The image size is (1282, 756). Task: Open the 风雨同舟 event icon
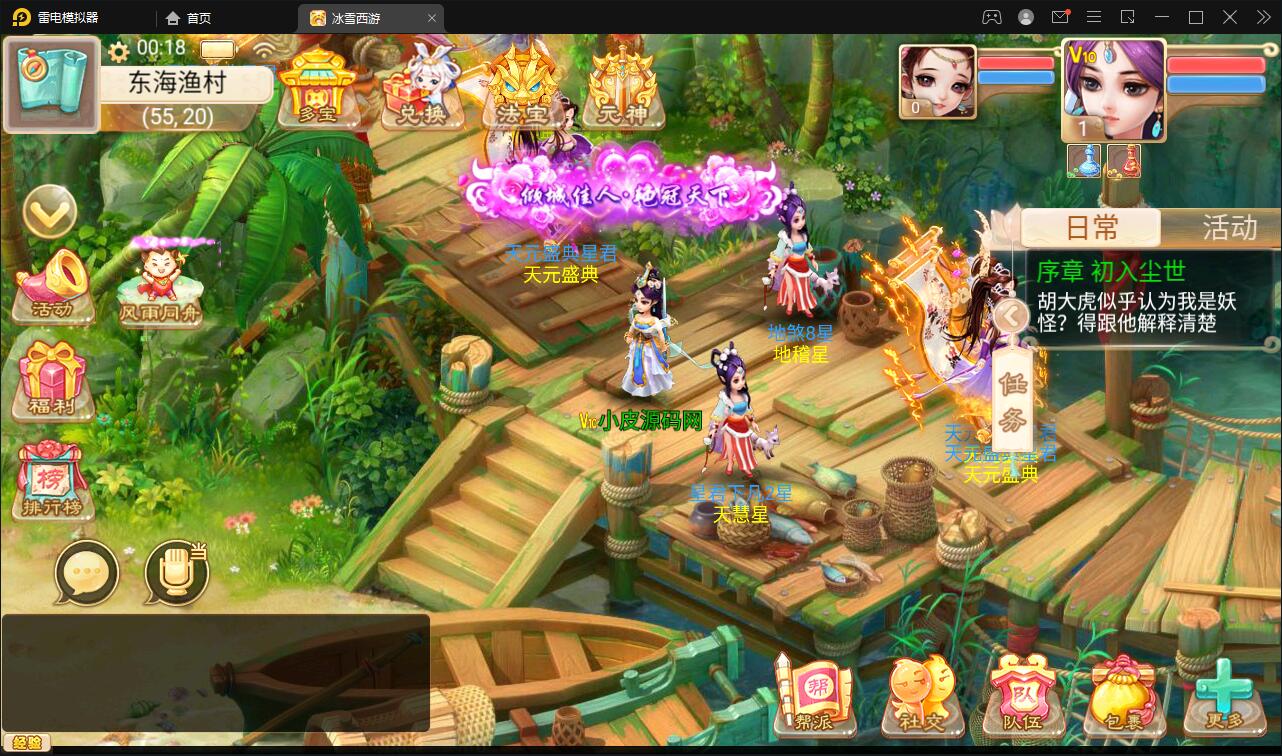pyautogui.click(x=160, y=285)
